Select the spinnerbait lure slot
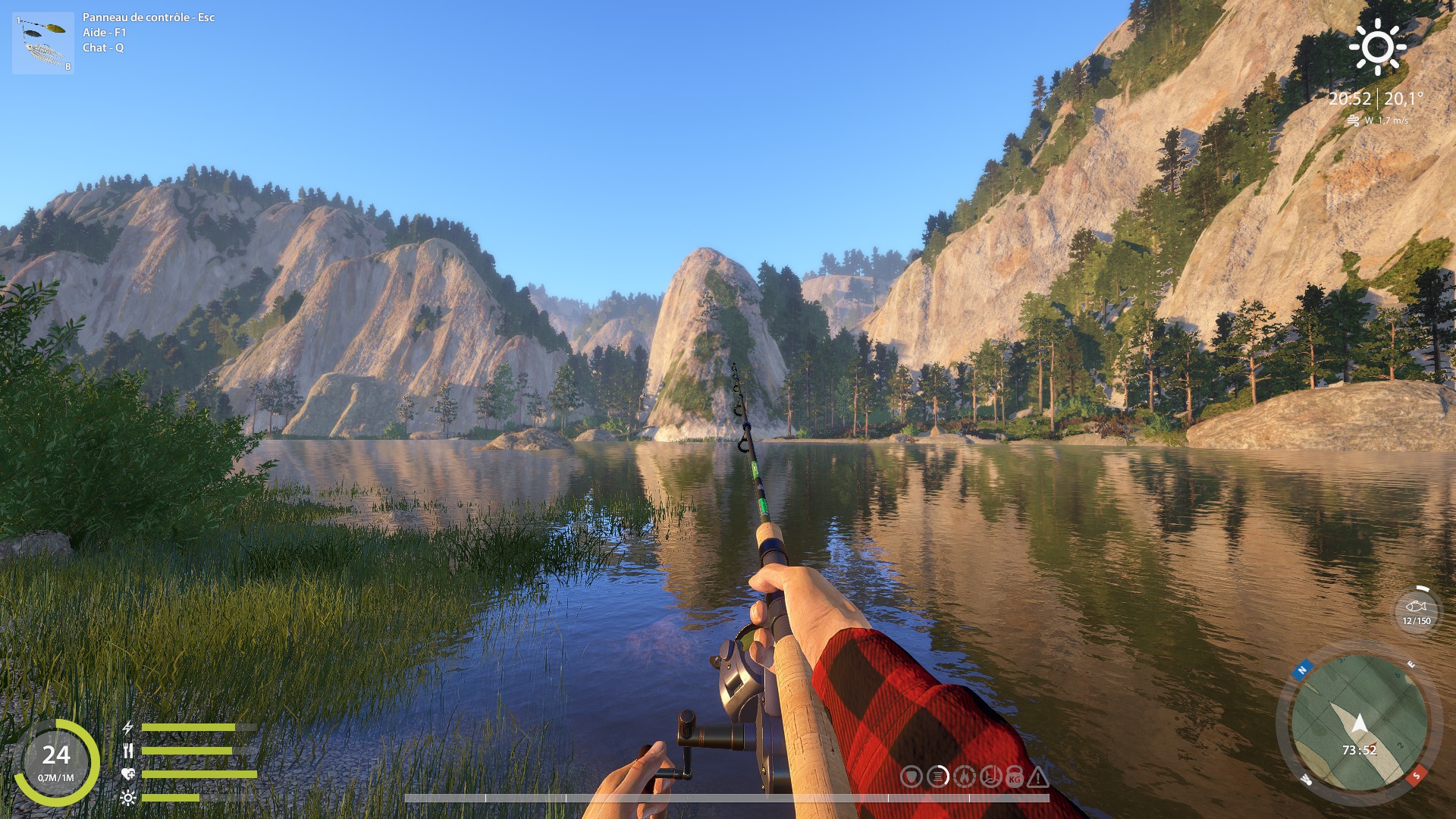The height and width of the screenshot is (819, 1456). [42, 43]
